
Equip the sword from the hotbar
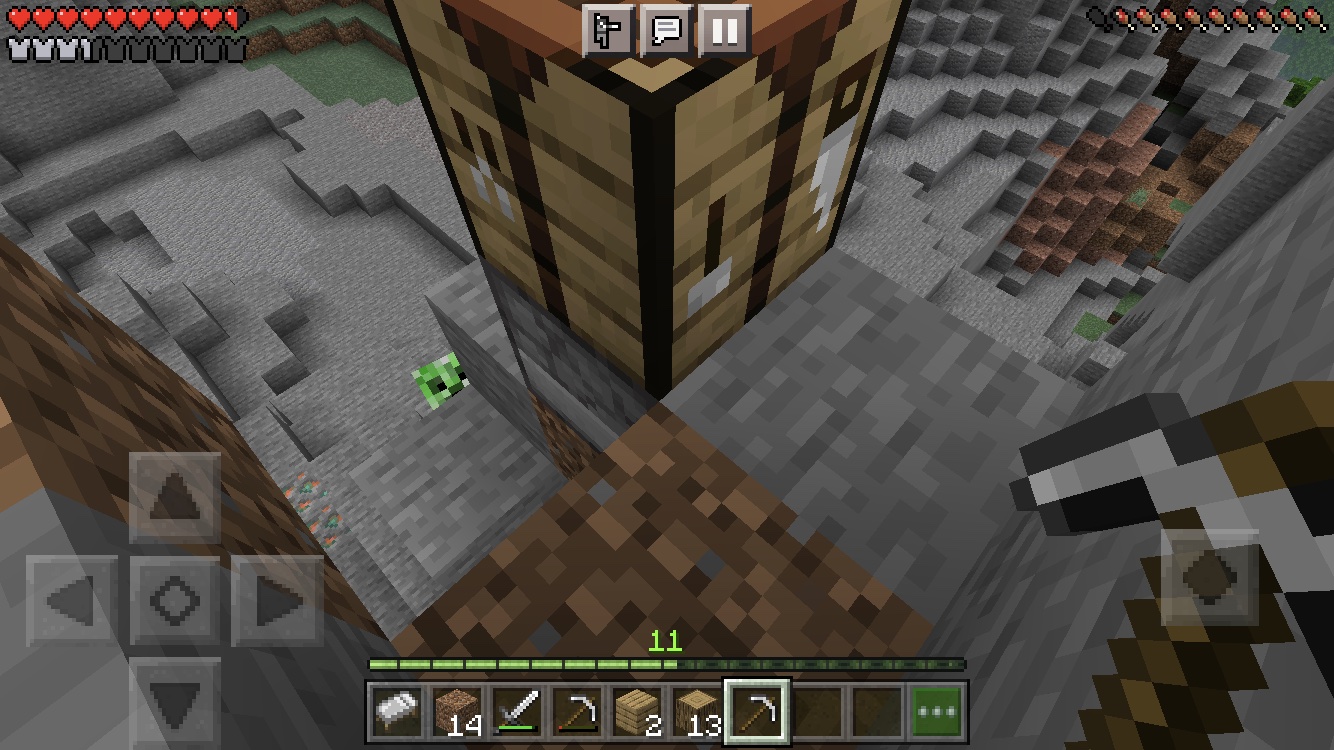(x=517, y=713)
